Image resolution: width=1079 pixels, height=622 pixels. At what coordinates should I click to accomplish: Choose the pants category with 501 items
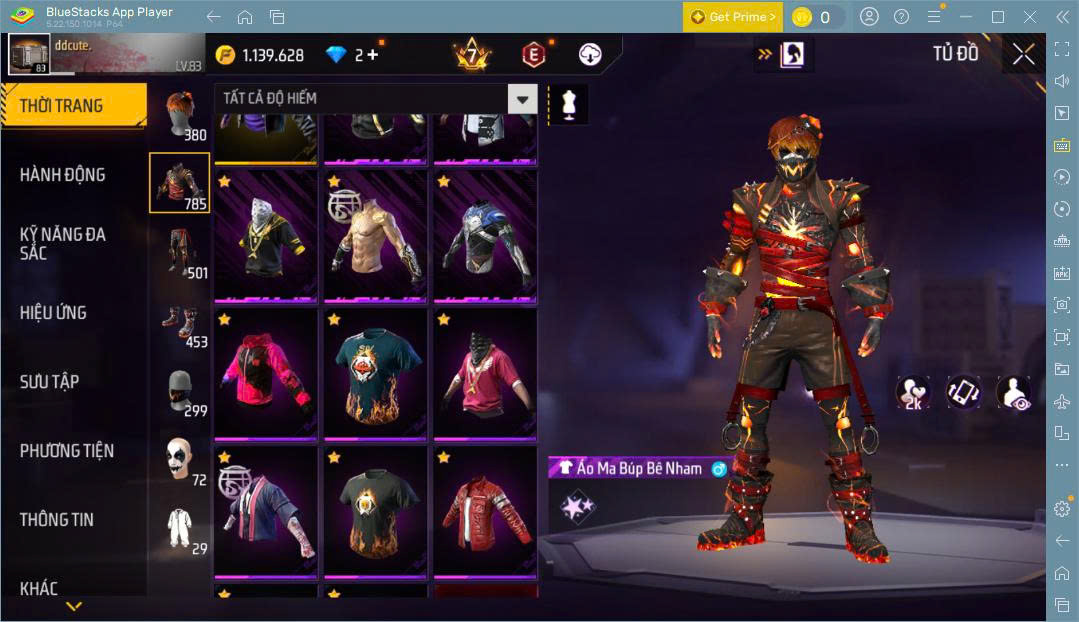pos(180,252)
